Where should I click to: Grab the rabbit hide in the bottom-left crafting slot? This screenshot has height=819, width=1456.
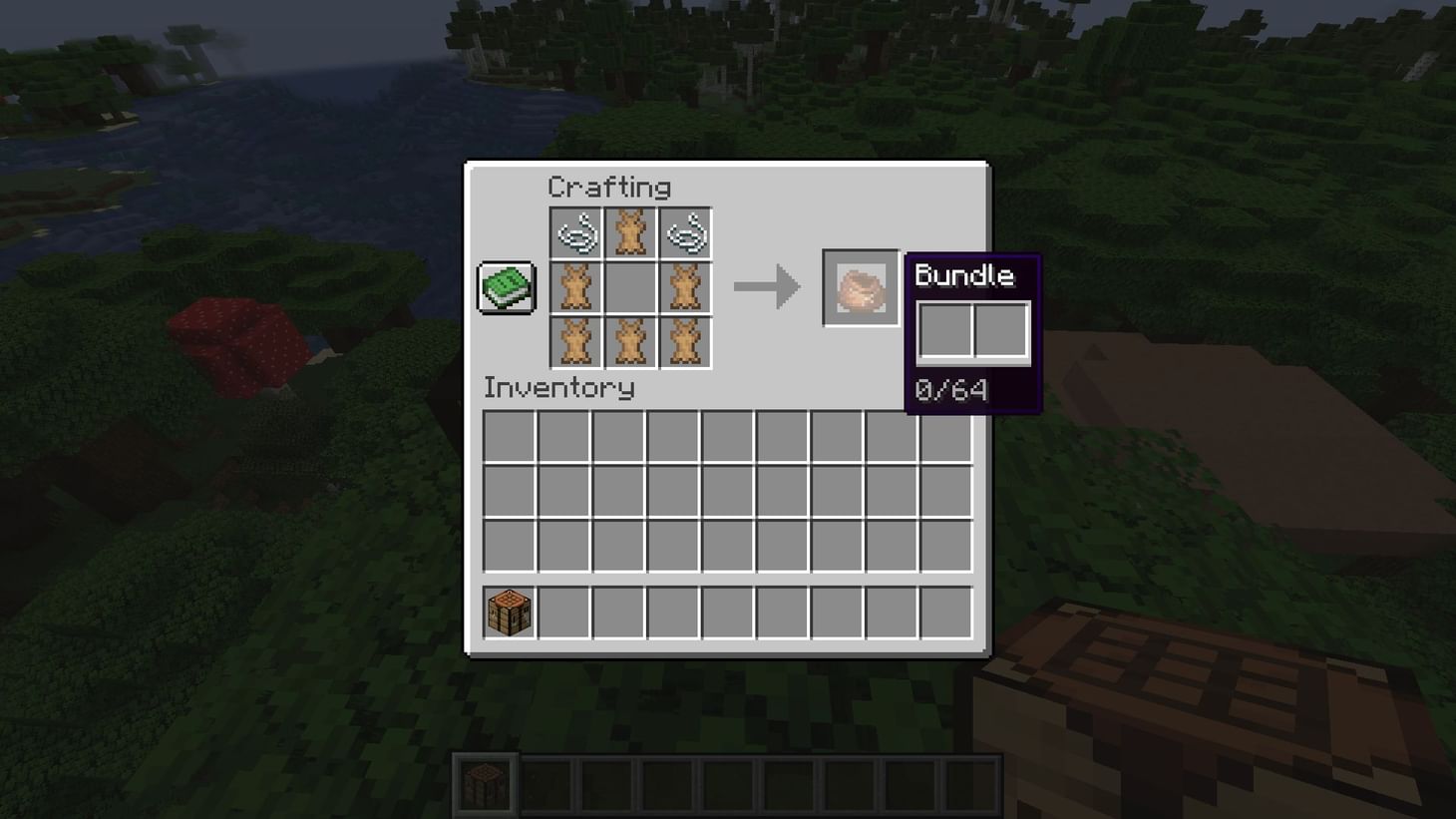577,340
